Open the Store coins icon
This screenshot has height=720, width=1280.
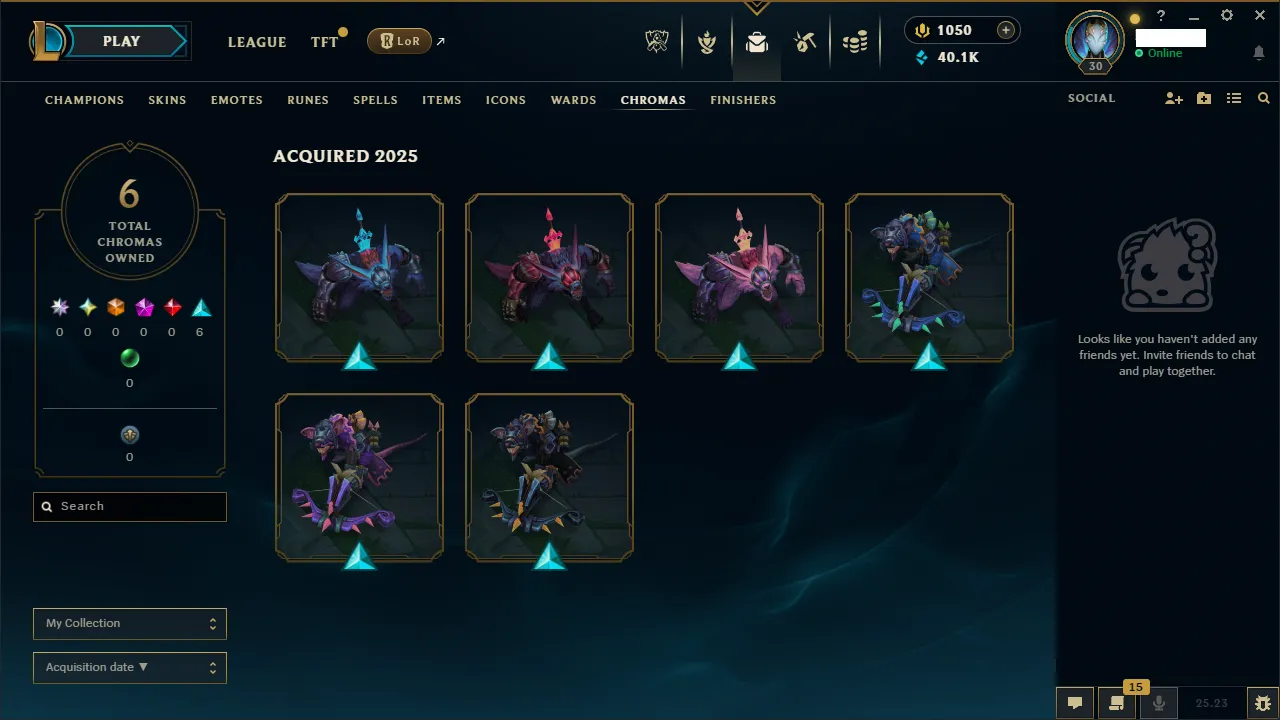tap(855, 40)
